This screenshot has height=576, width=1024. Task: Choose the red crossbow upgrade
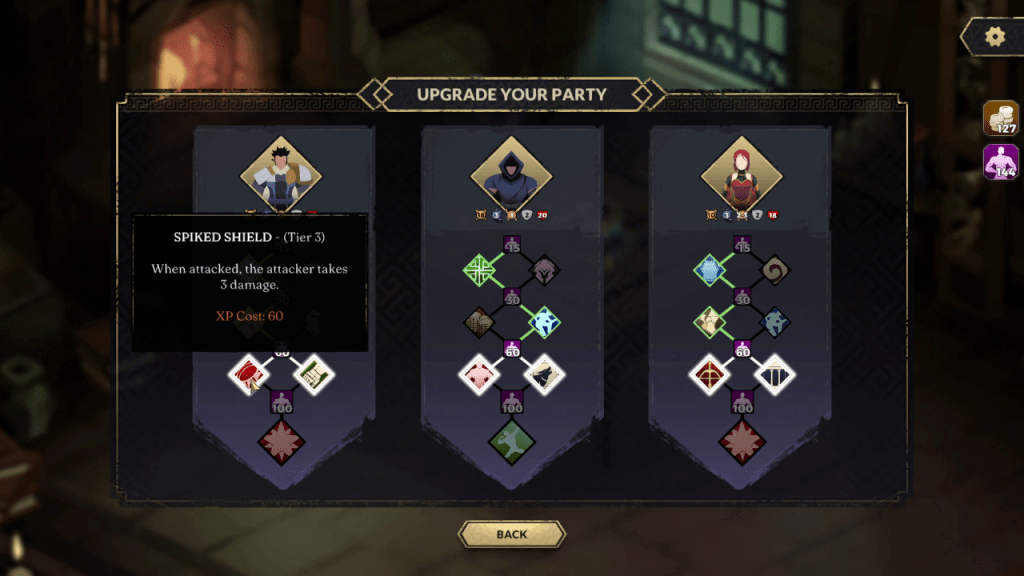pyautogui.click(x=708, y=375)
